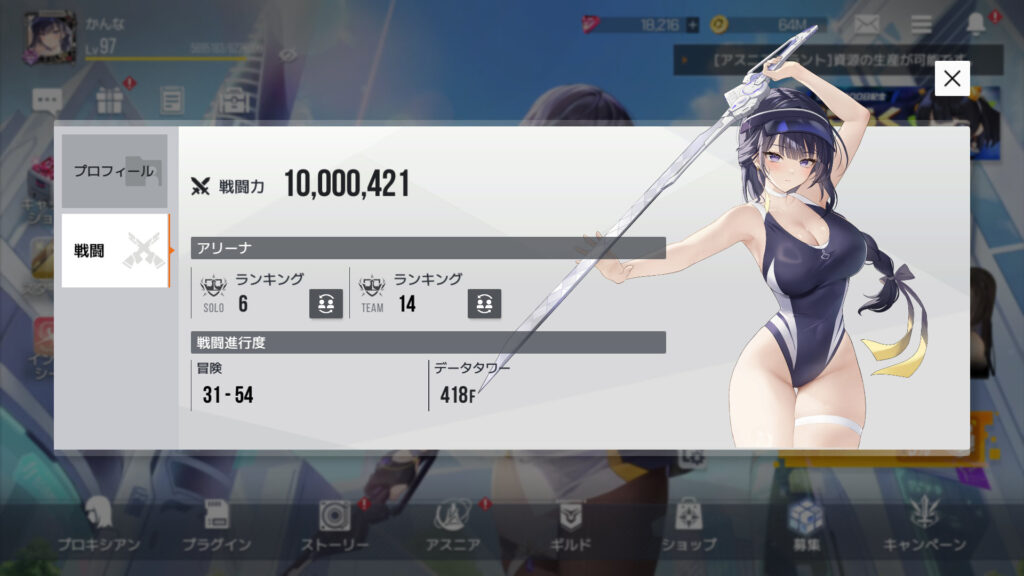
Task: View the SOLO arena ranking team
Action: (326, 304)
